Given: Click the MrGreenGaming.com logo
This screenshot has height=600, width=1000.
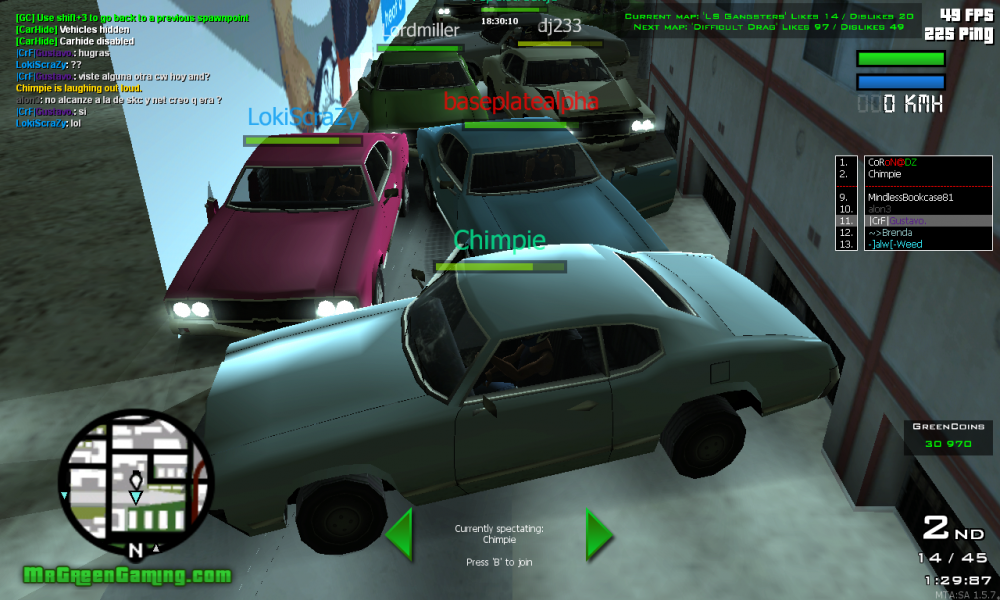Looking at the screenshot, I should point(127,576).
